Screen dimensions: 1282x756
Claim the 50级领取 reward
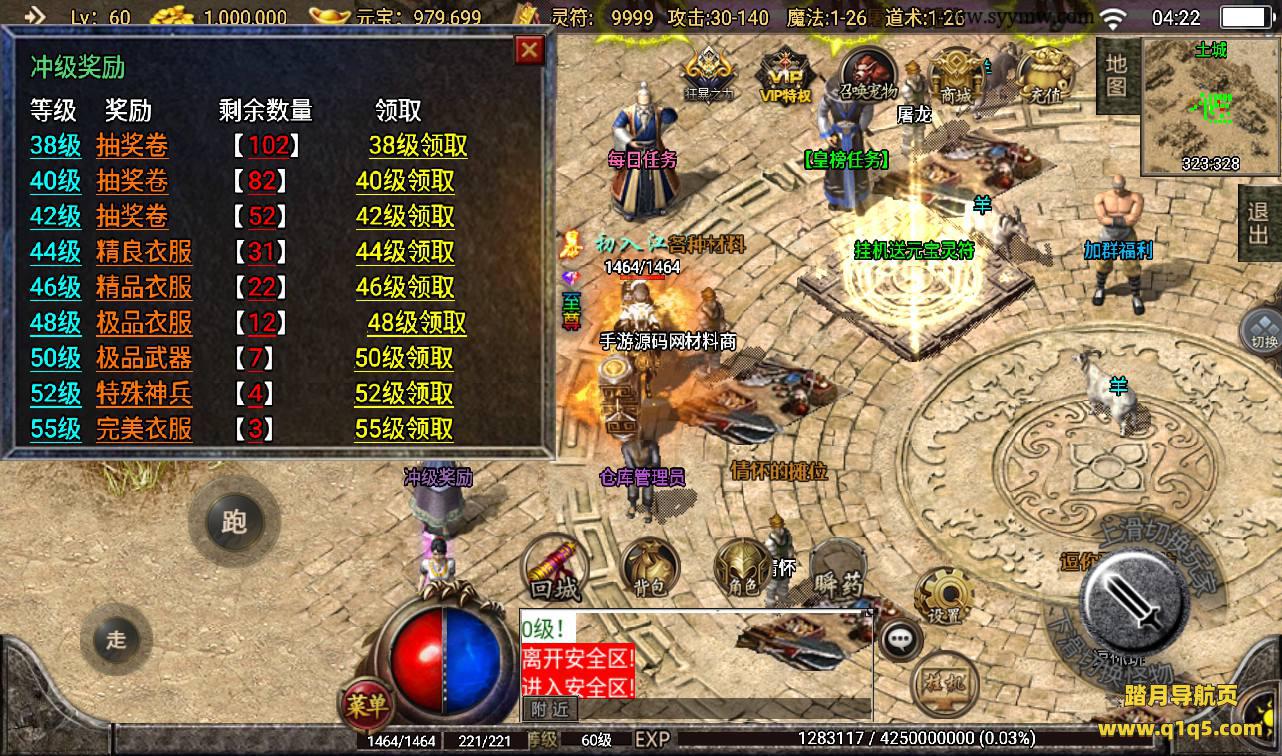(x=404, y=358)
